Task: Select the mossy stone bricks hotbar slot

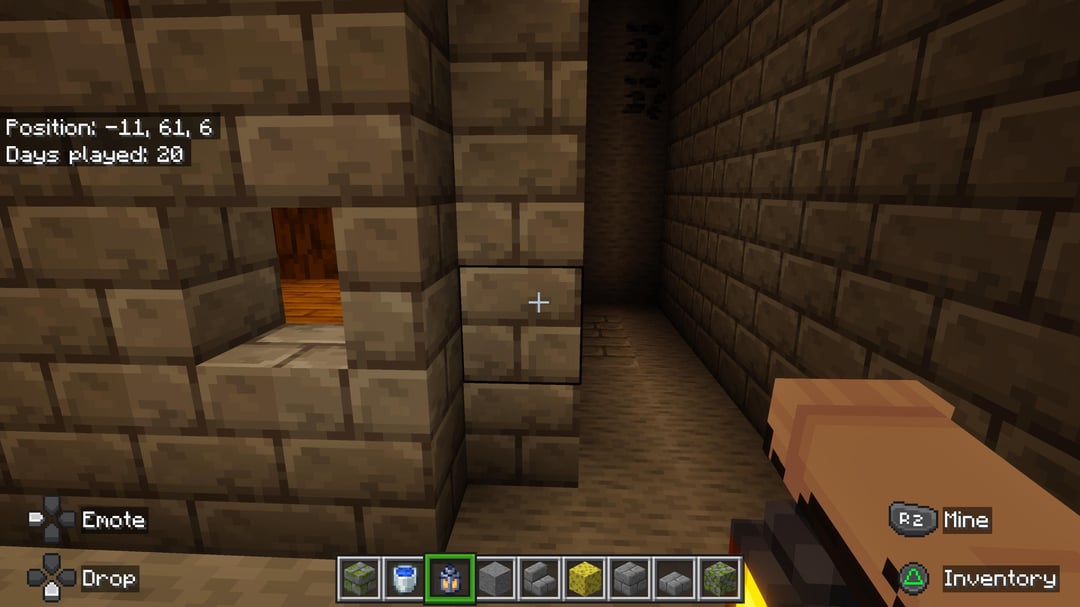Action: point(359,579)
